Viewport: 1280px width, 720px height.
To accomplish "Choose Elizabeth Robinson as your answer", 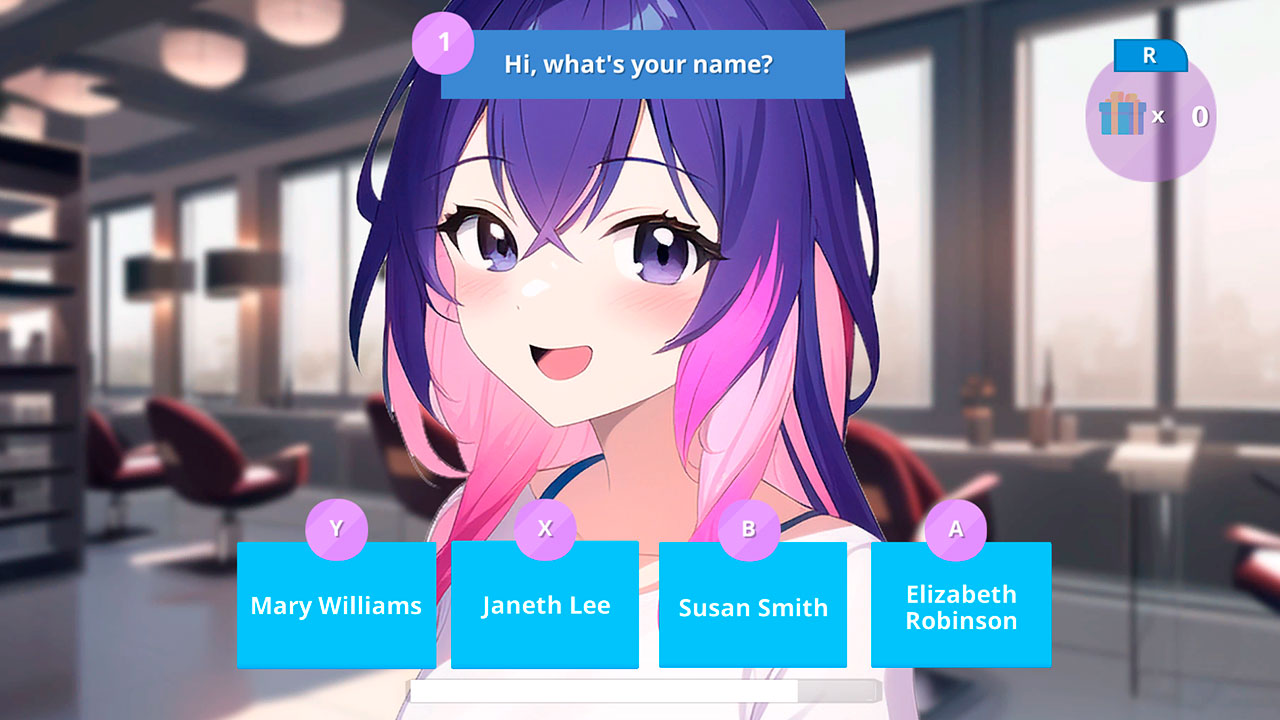I will click(x=961, y=605).
